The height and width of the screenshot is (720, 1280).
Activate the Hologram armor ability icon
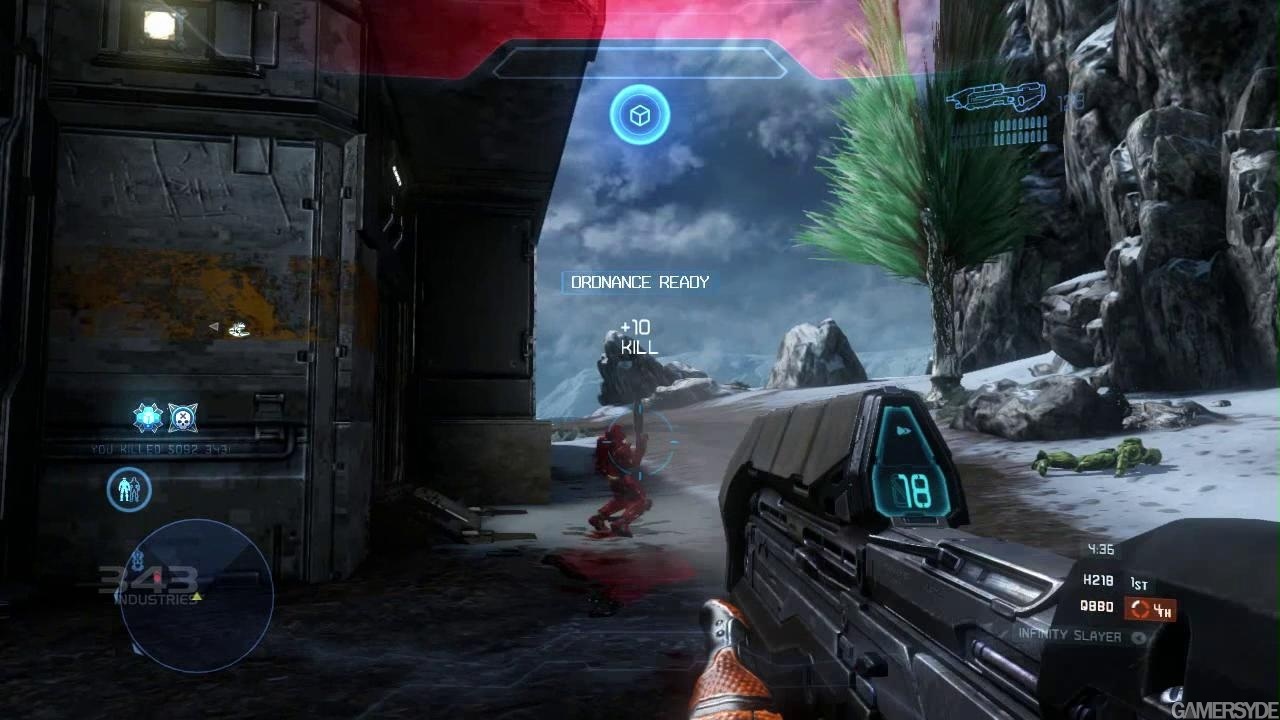coord(129,490)
